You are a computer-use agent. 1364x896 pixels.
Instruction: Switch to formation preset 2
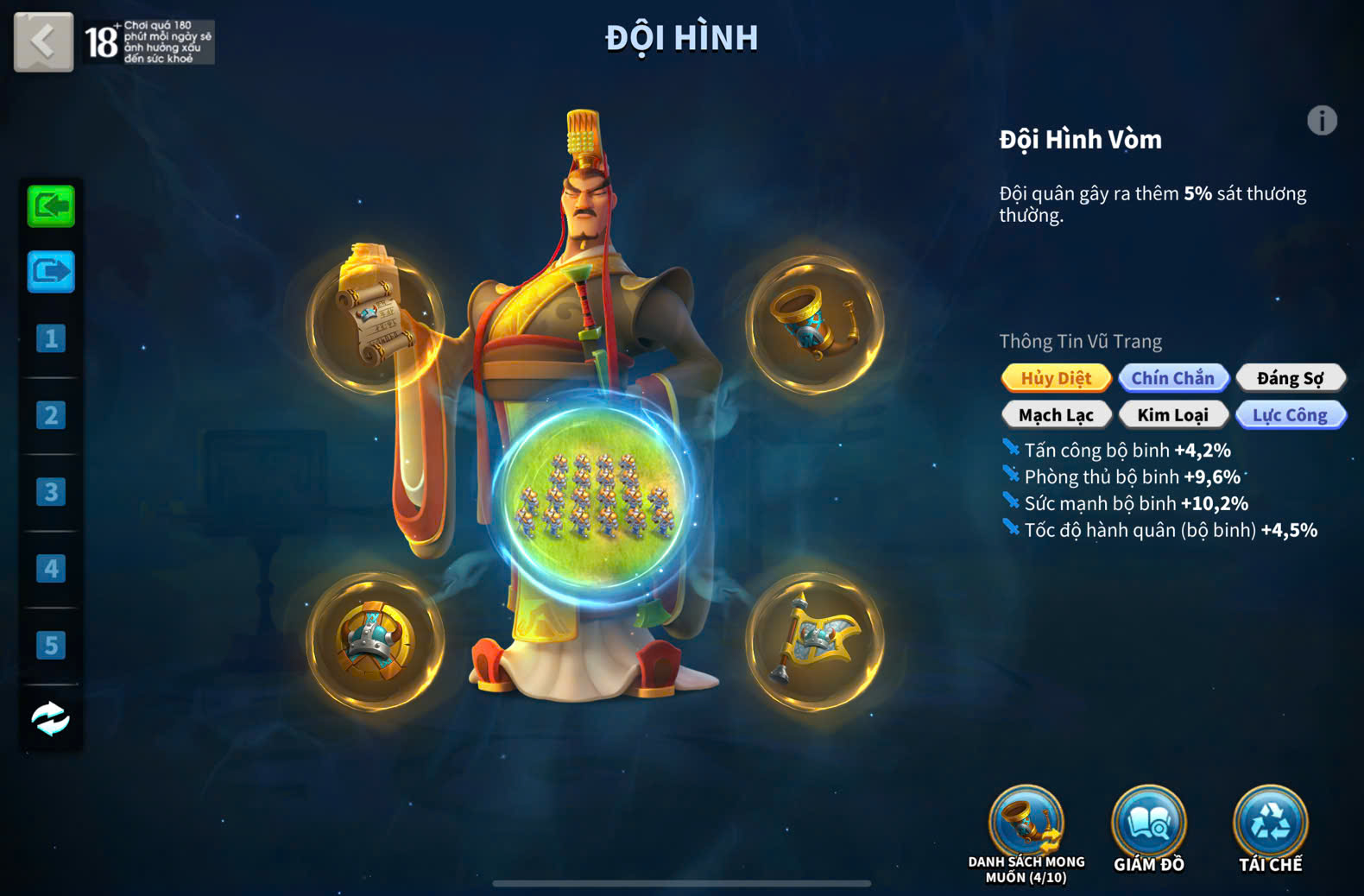click(x=51, y=415)
